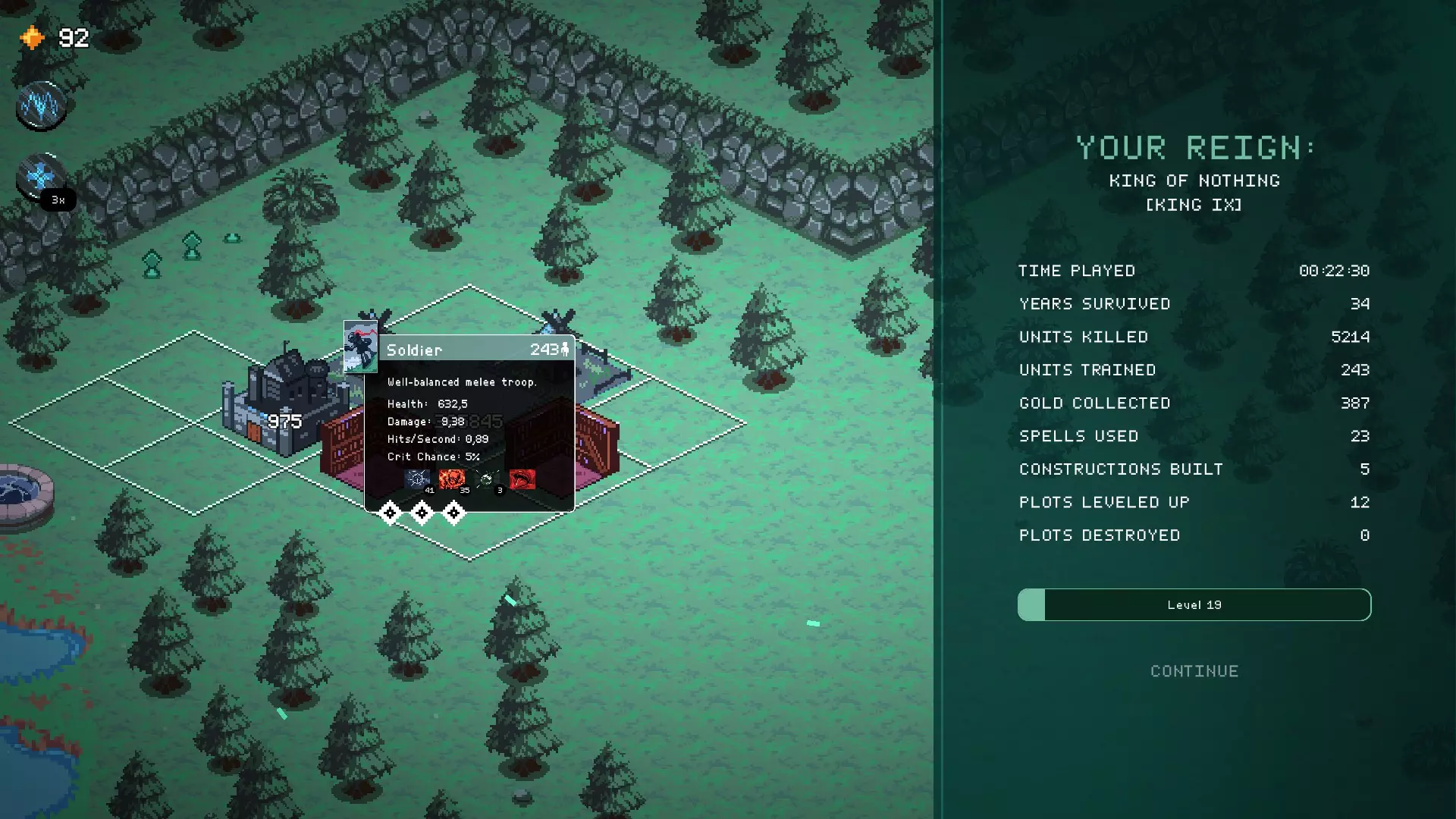Viewport: 1456px width, 819px height.
Task: Select the Soldier card portrait
Action: pyautogui.click(x=360, y=347)
